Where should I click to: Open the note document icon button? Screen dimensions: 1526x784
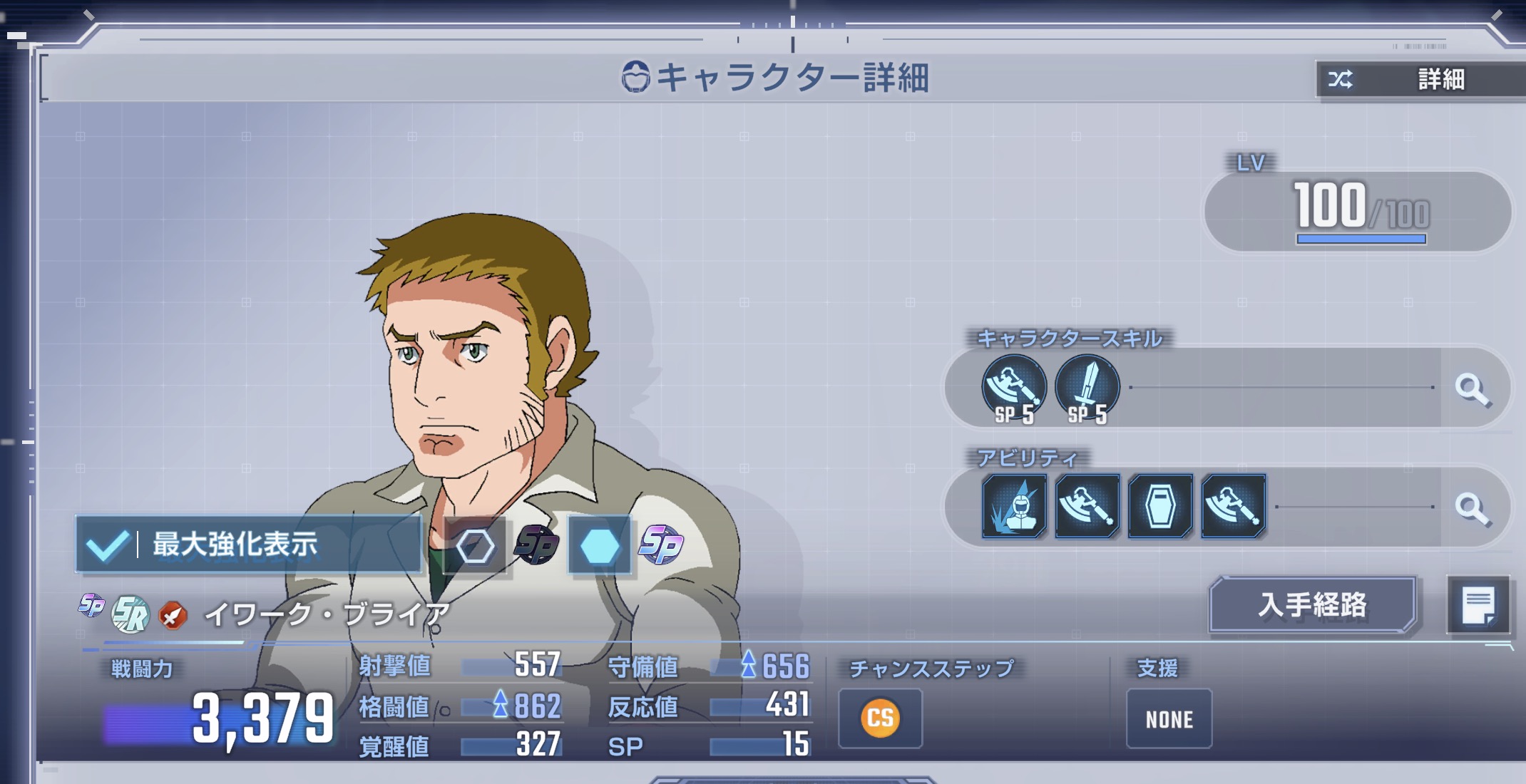click(x=1478, y=605)
